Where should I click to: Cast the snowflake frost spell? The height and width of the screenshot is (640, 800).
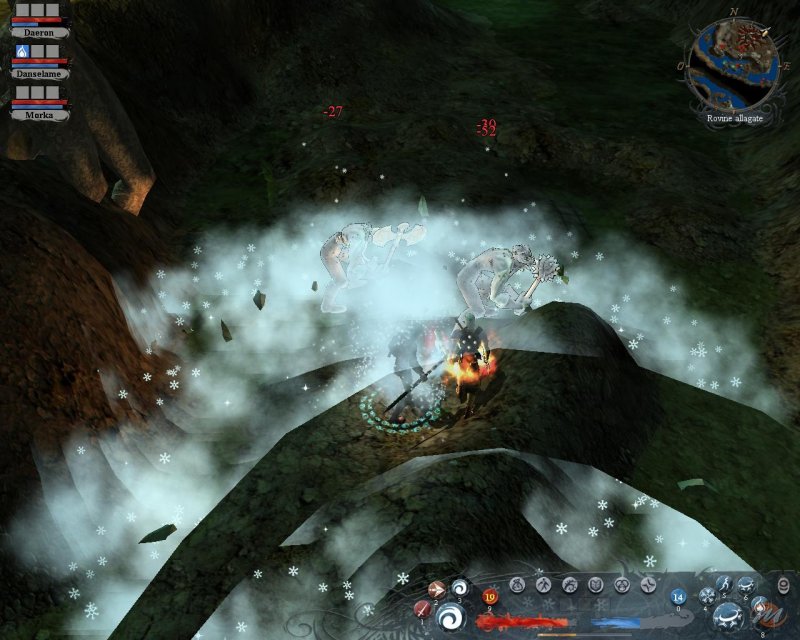(x=707, y=596)
